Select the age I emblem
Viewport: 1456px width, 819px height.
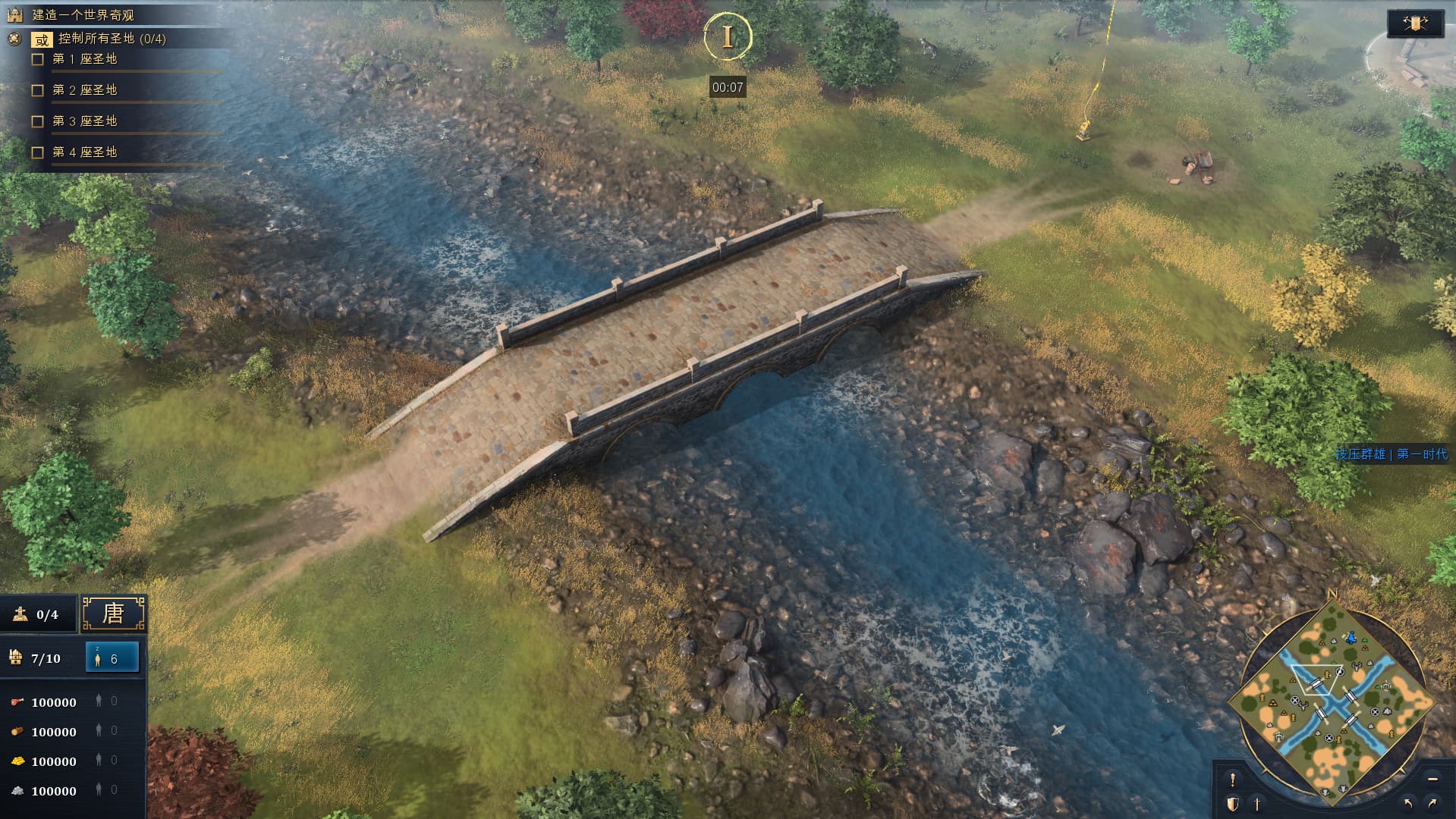(x=728, y=36)
